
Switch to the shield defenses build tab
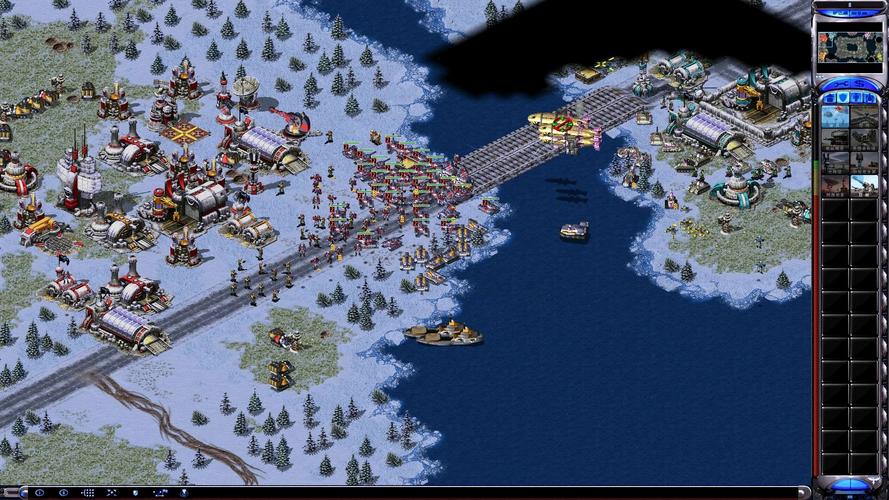tap(842, 97)
